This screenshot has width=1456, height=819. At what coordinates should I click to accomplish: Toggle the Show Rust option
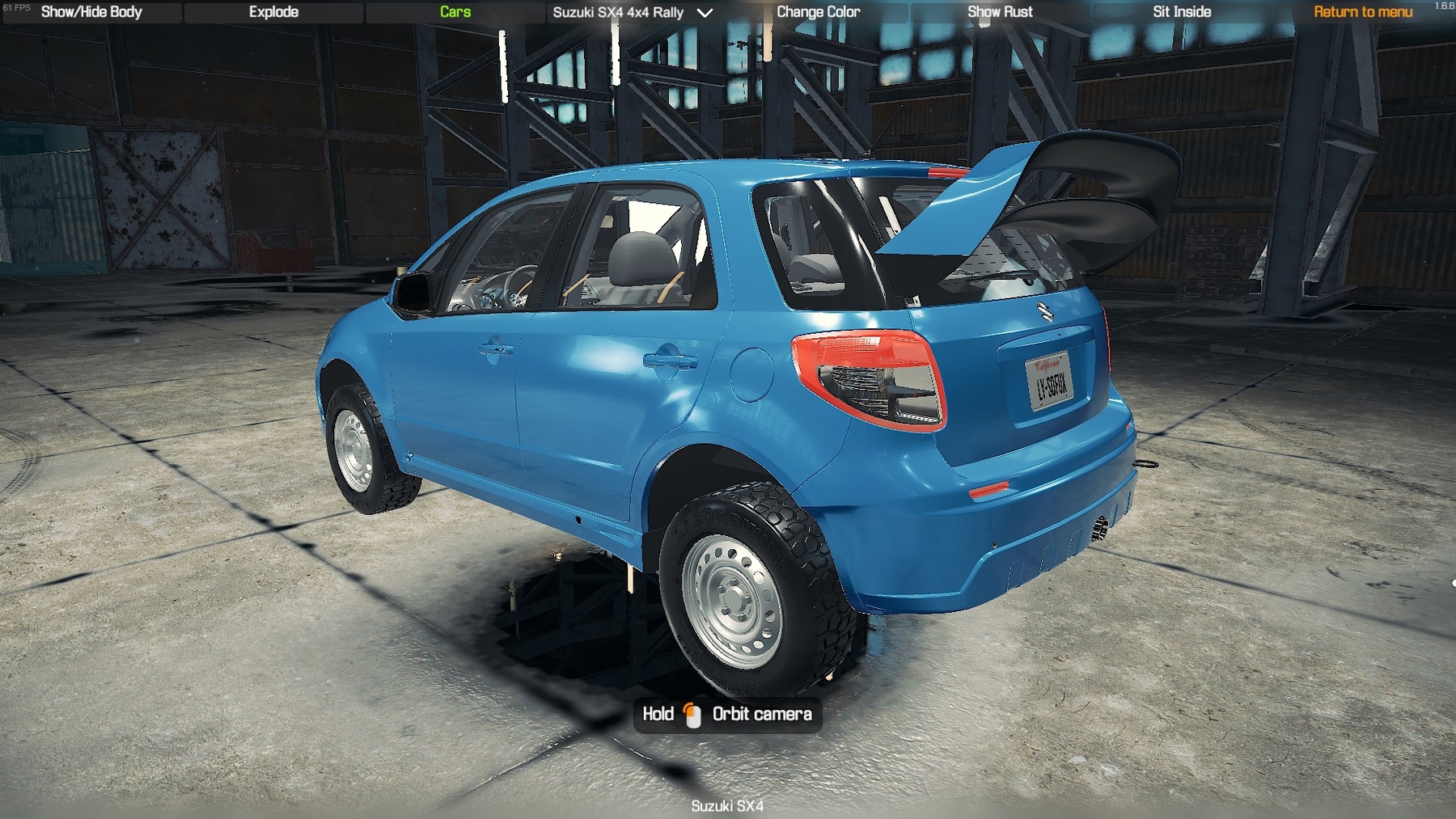pos(1000,12)
